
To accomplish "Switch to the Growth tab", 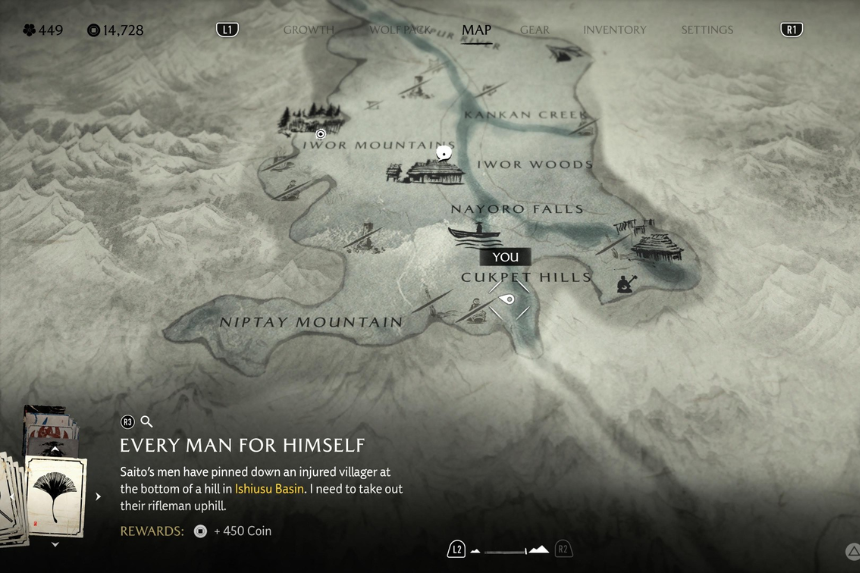I will 308,30.
